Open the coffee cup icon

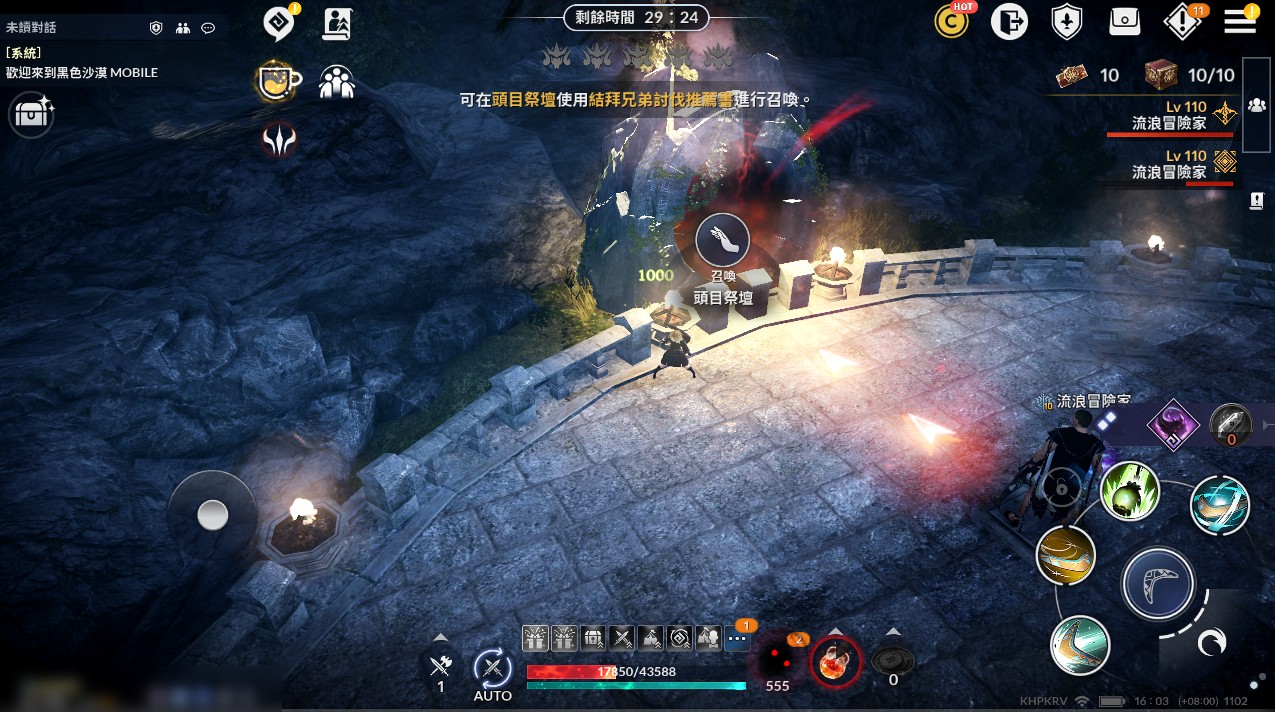tap(279, 81)
